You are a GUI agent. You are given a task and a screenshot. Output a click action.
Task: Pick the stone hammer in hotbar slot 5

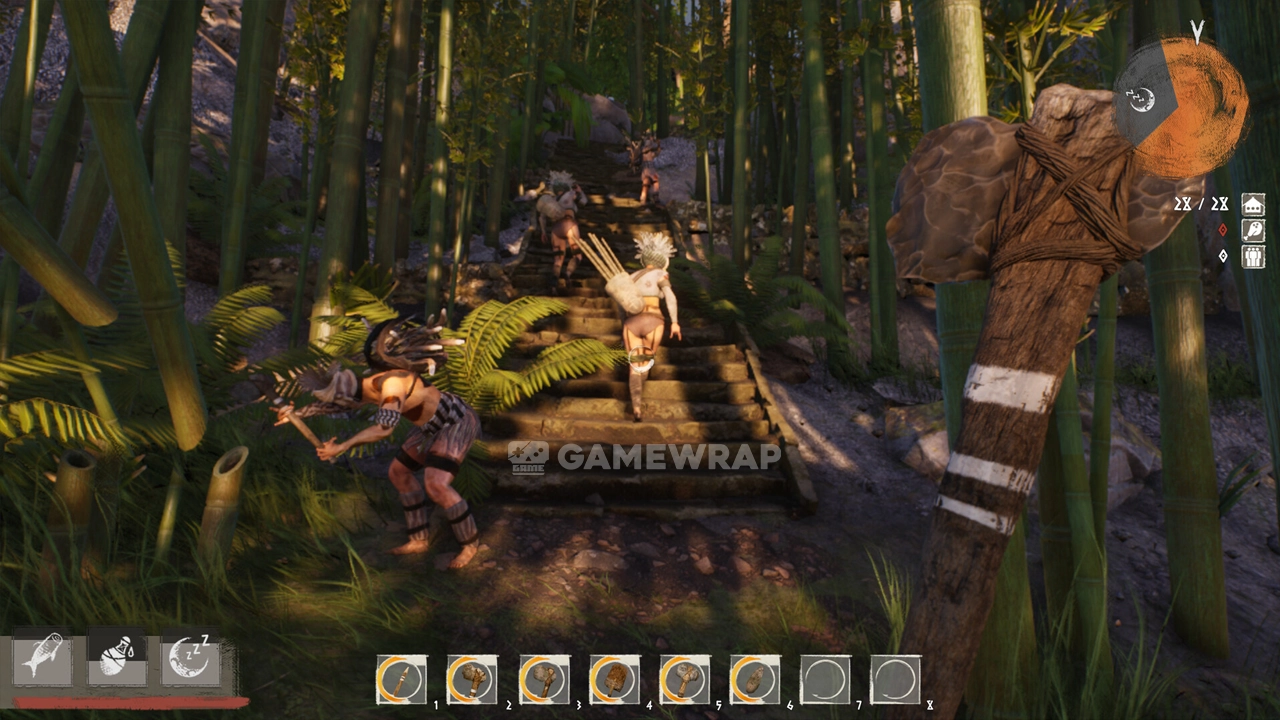[x=685, y=680]
